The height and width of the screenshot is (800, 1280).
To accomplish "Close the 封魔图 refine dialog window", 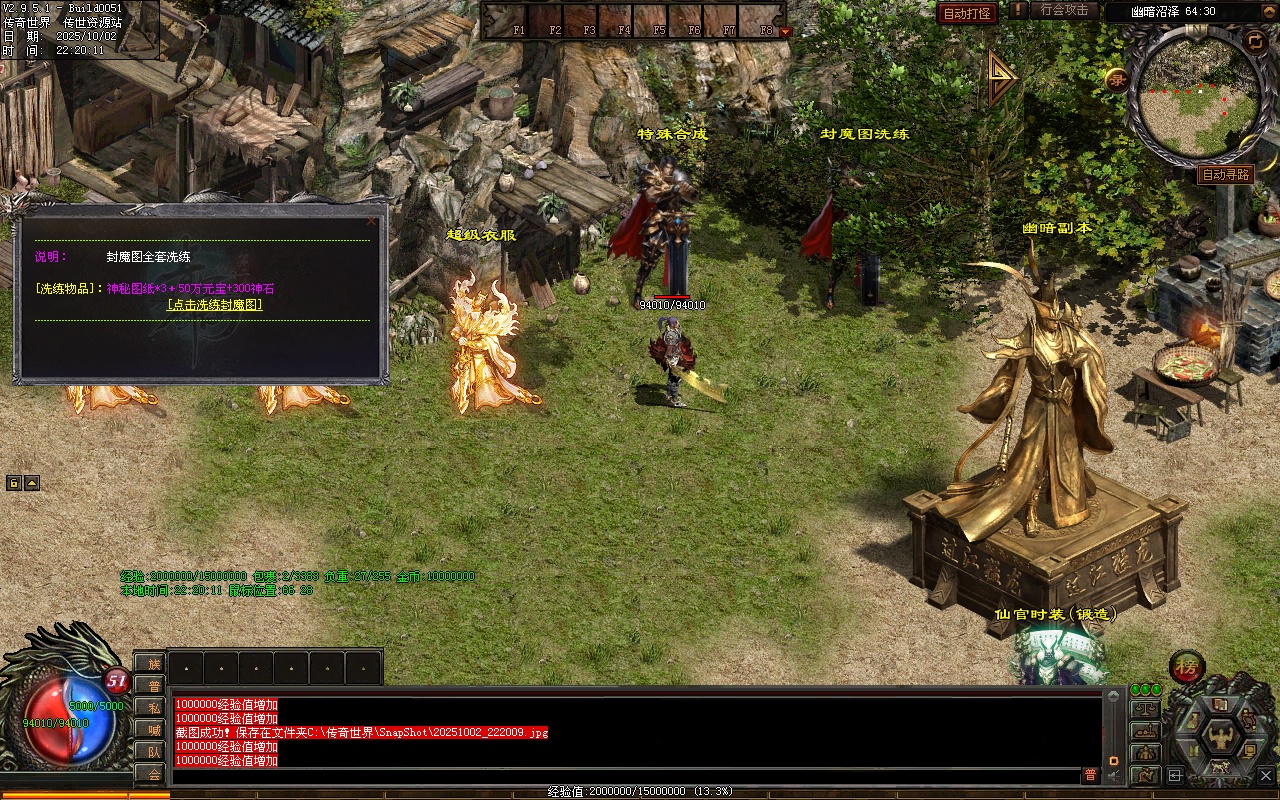I will (x=372, y=221).
